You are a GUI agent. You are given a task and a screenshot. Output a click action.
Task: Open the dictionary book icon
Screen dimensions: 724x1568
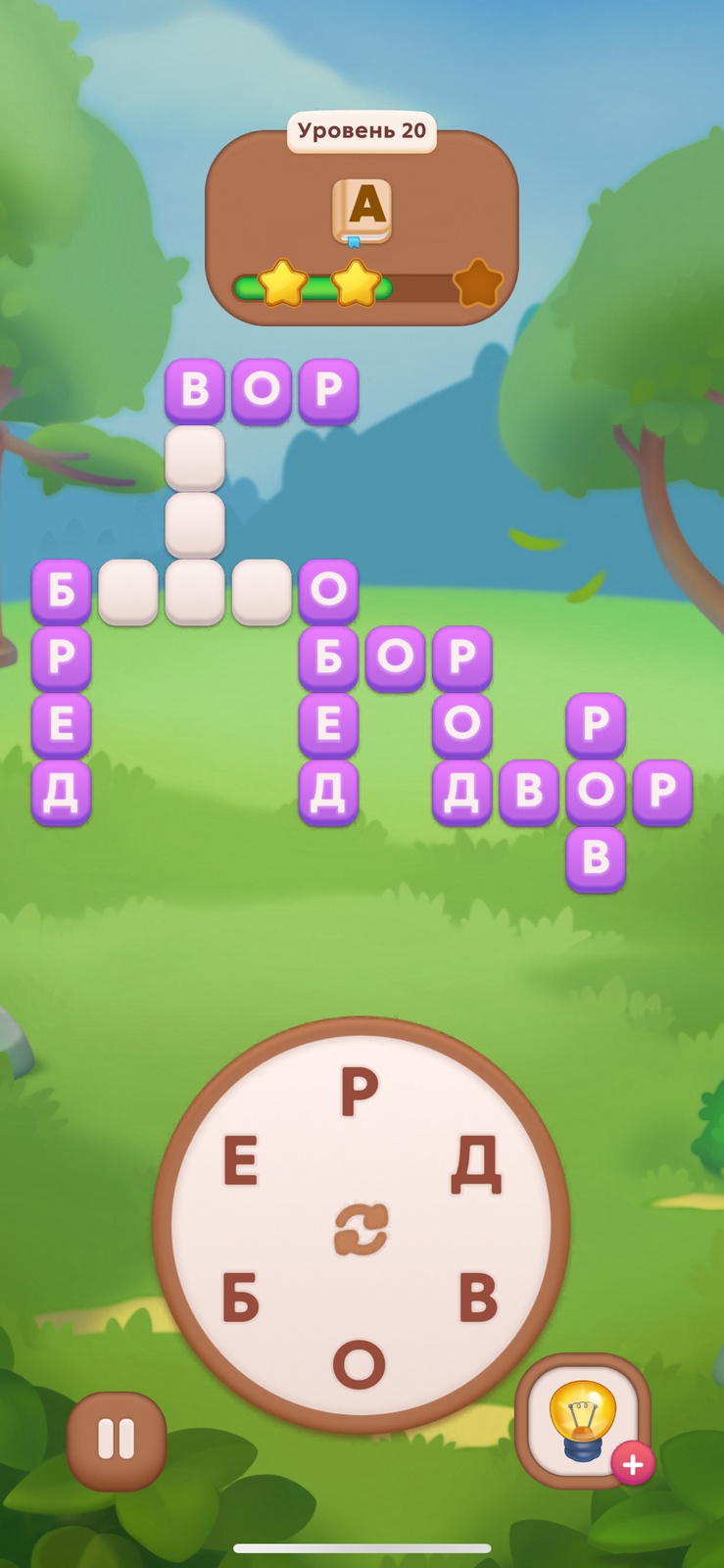(x=362, y=211)
